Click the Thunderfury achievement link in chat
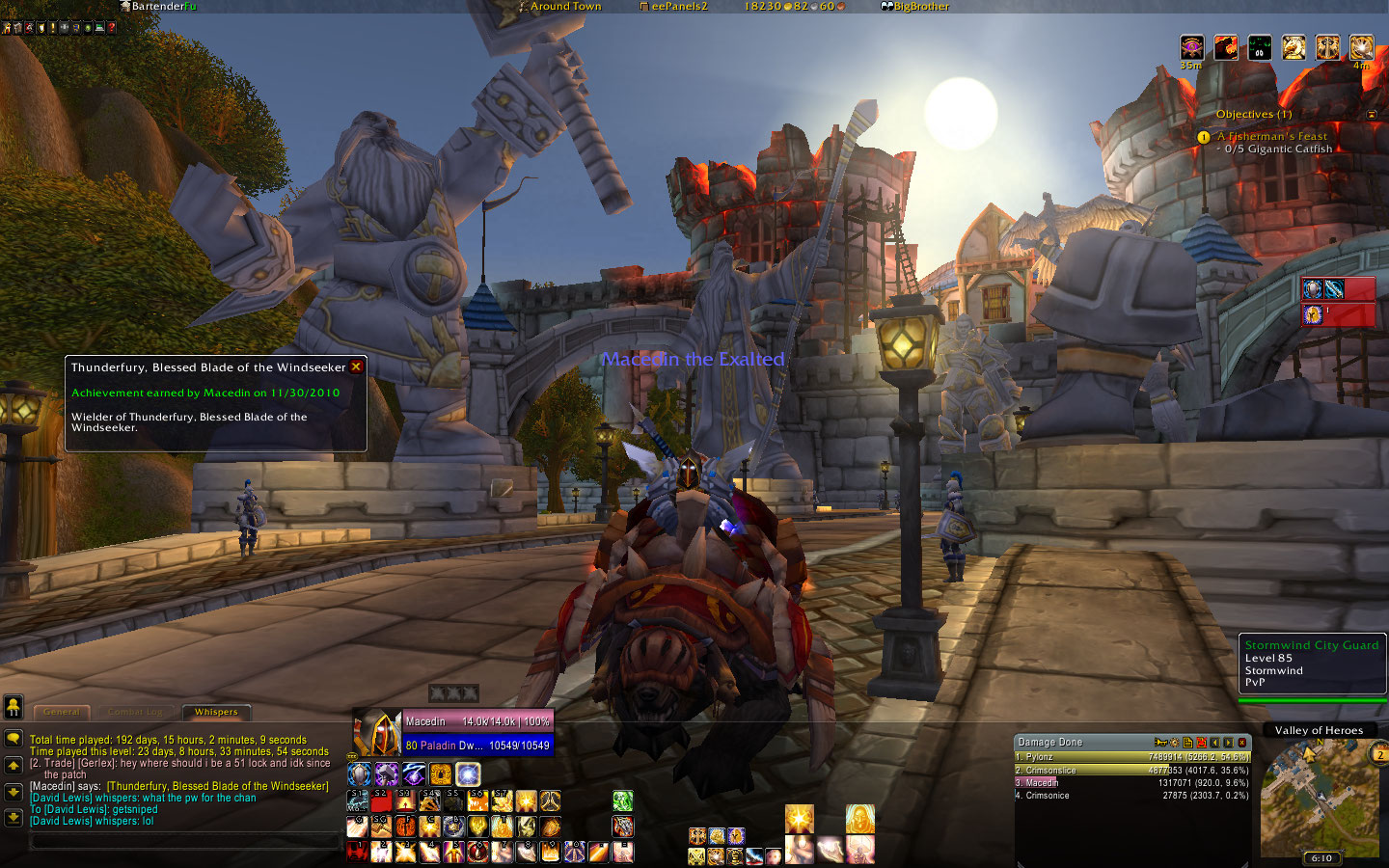The height and width of the screenshot is (868, 1389). point(217,786)
